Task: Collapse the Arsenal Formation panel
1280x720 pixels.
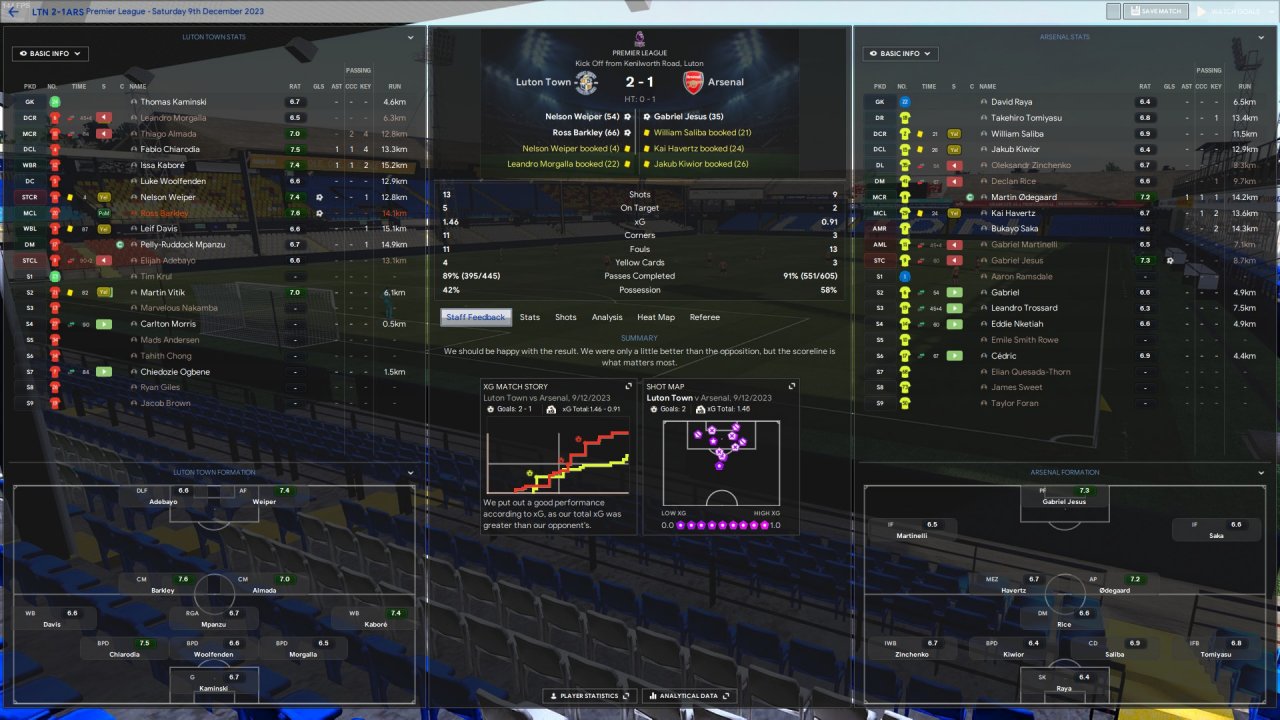Action: [1260, 473]
